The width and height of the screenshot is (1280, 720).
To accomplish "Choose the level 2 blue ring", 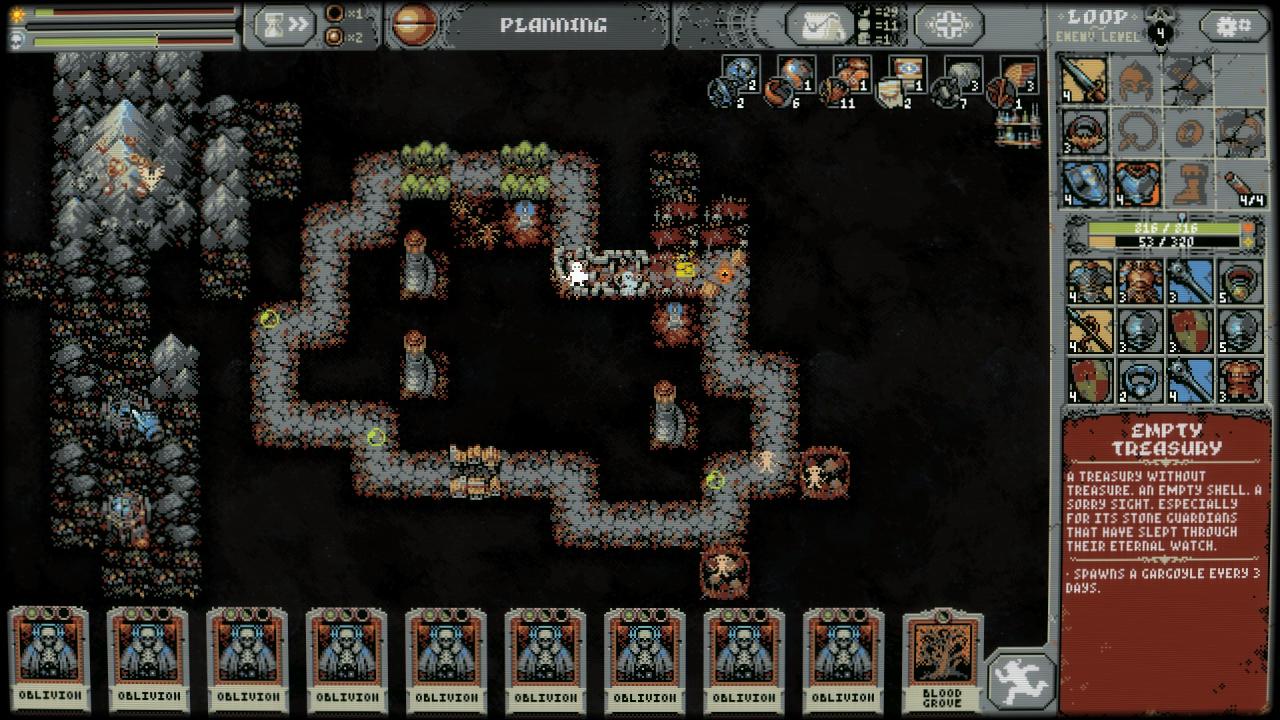I will [1137, 381].
